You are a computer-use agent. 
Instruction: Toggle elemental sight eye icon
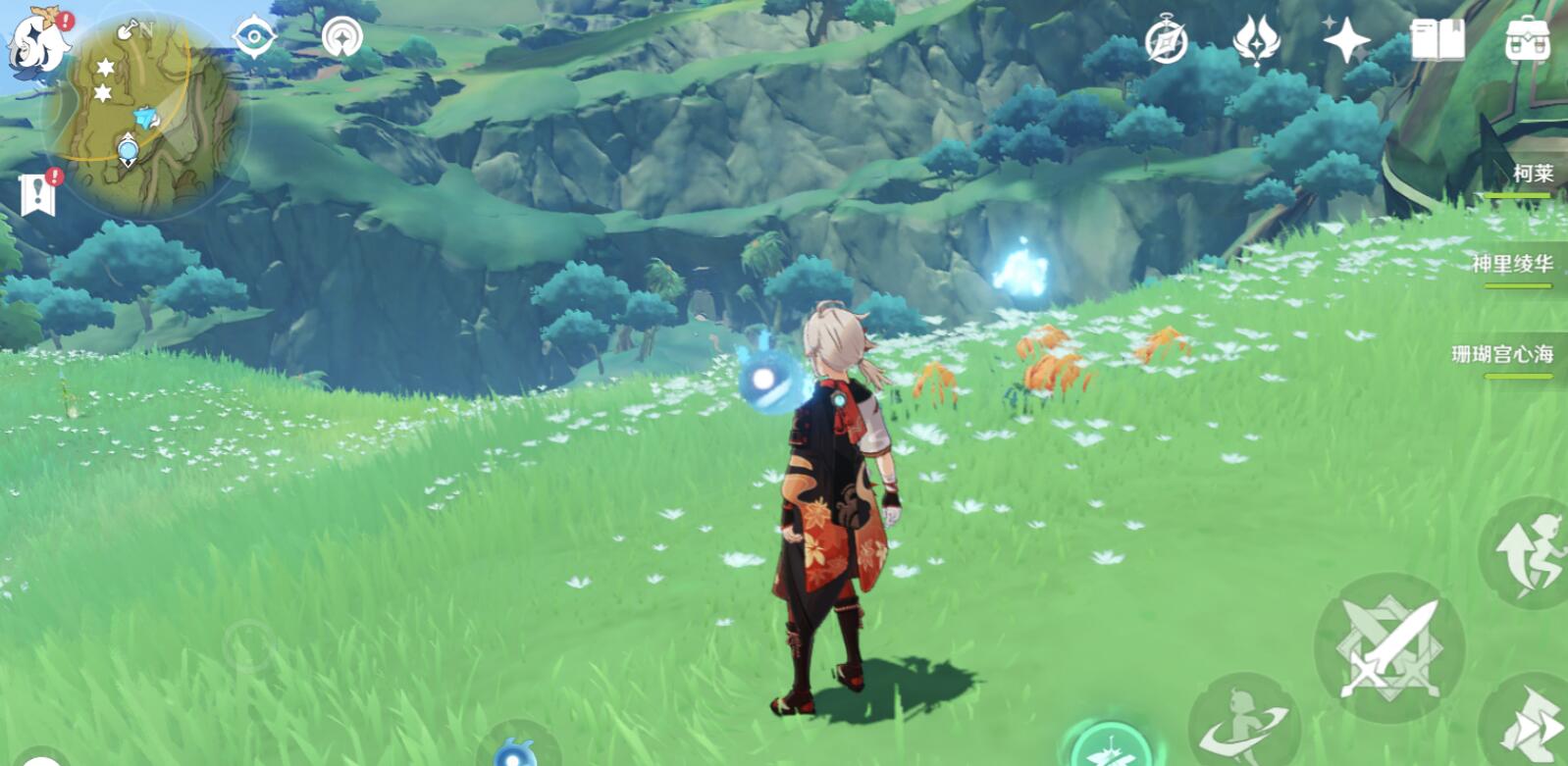(253, 38)
